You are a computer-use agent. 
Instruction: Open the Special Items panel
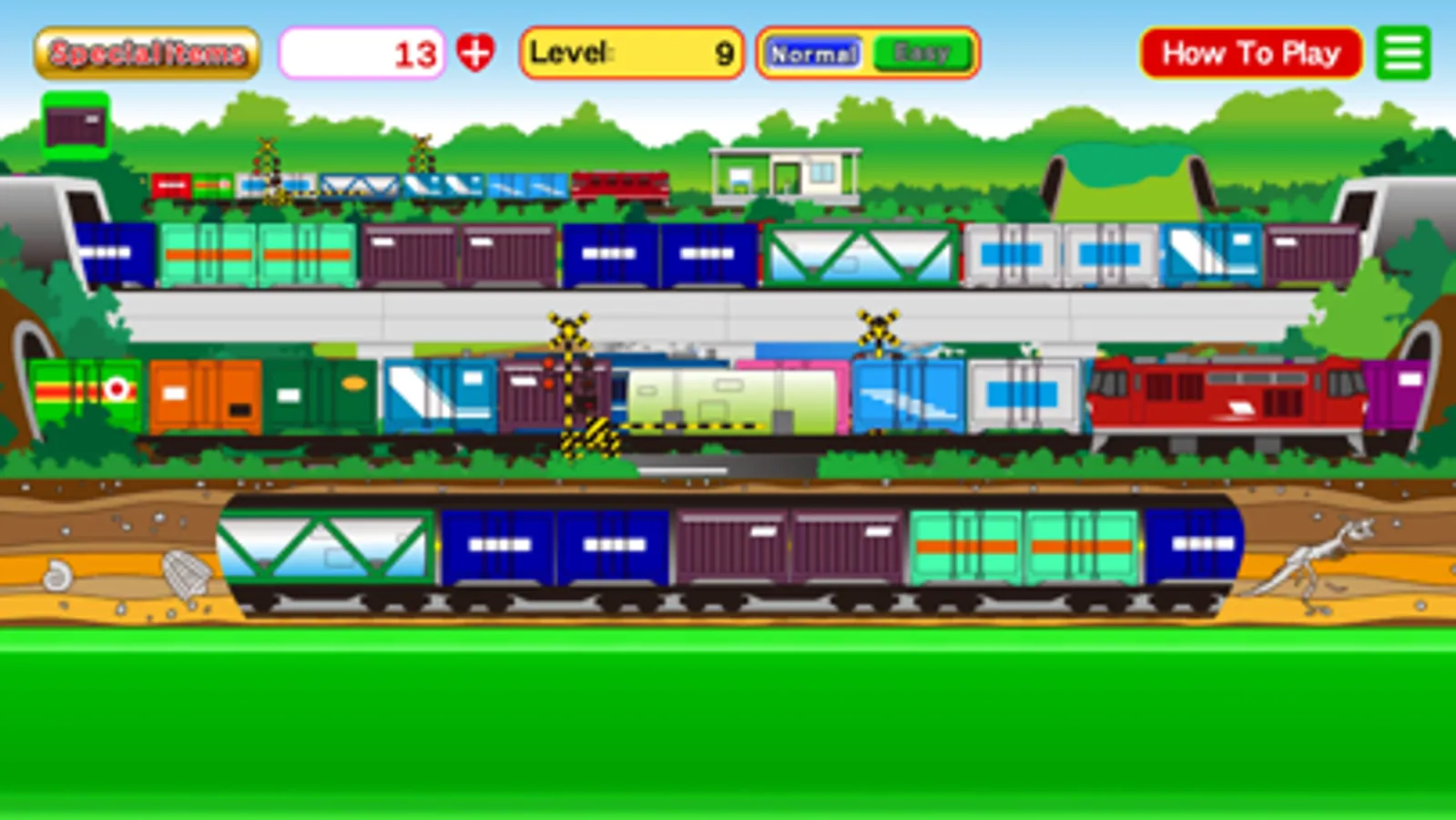(x=146, y=52)
